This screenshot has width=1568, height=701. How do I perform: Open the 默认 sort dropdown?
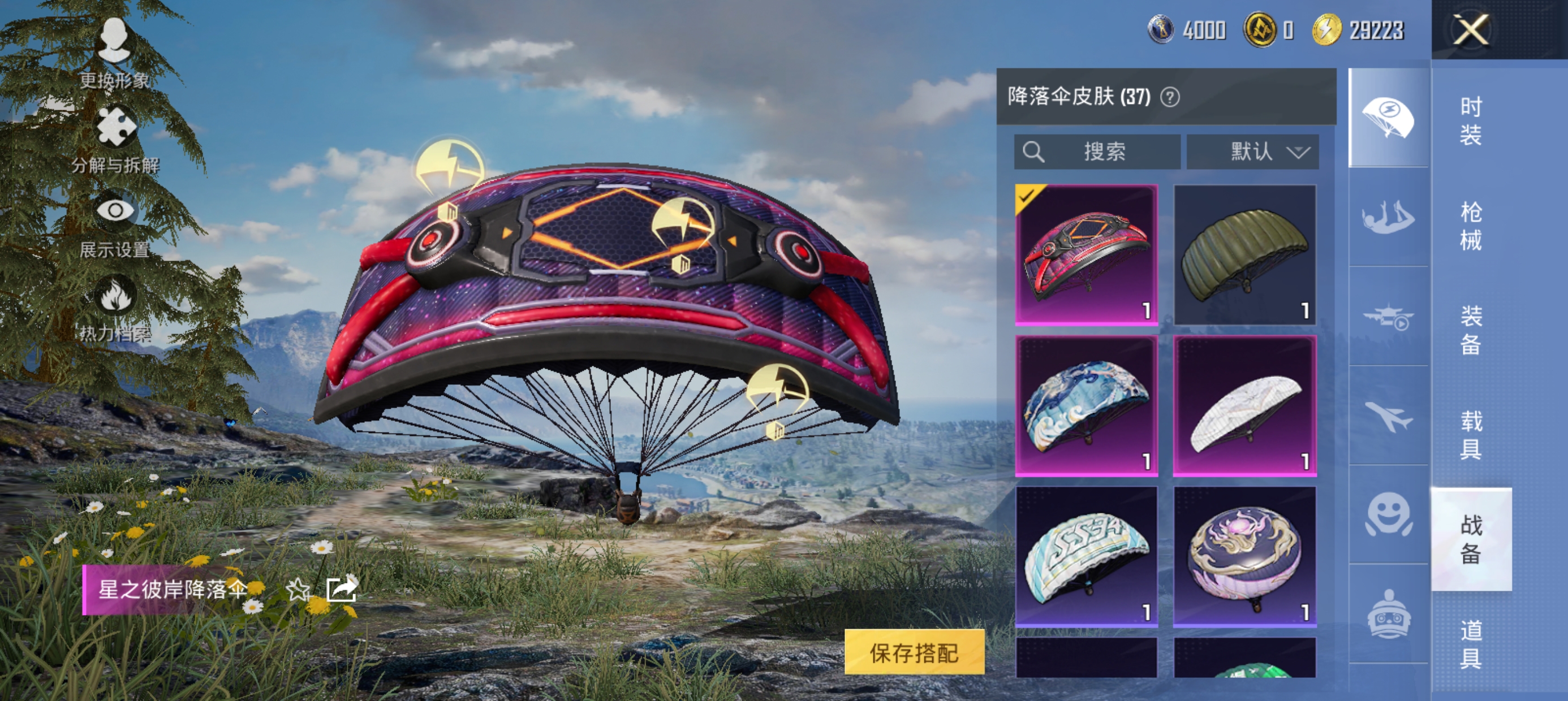(1253, 152)
